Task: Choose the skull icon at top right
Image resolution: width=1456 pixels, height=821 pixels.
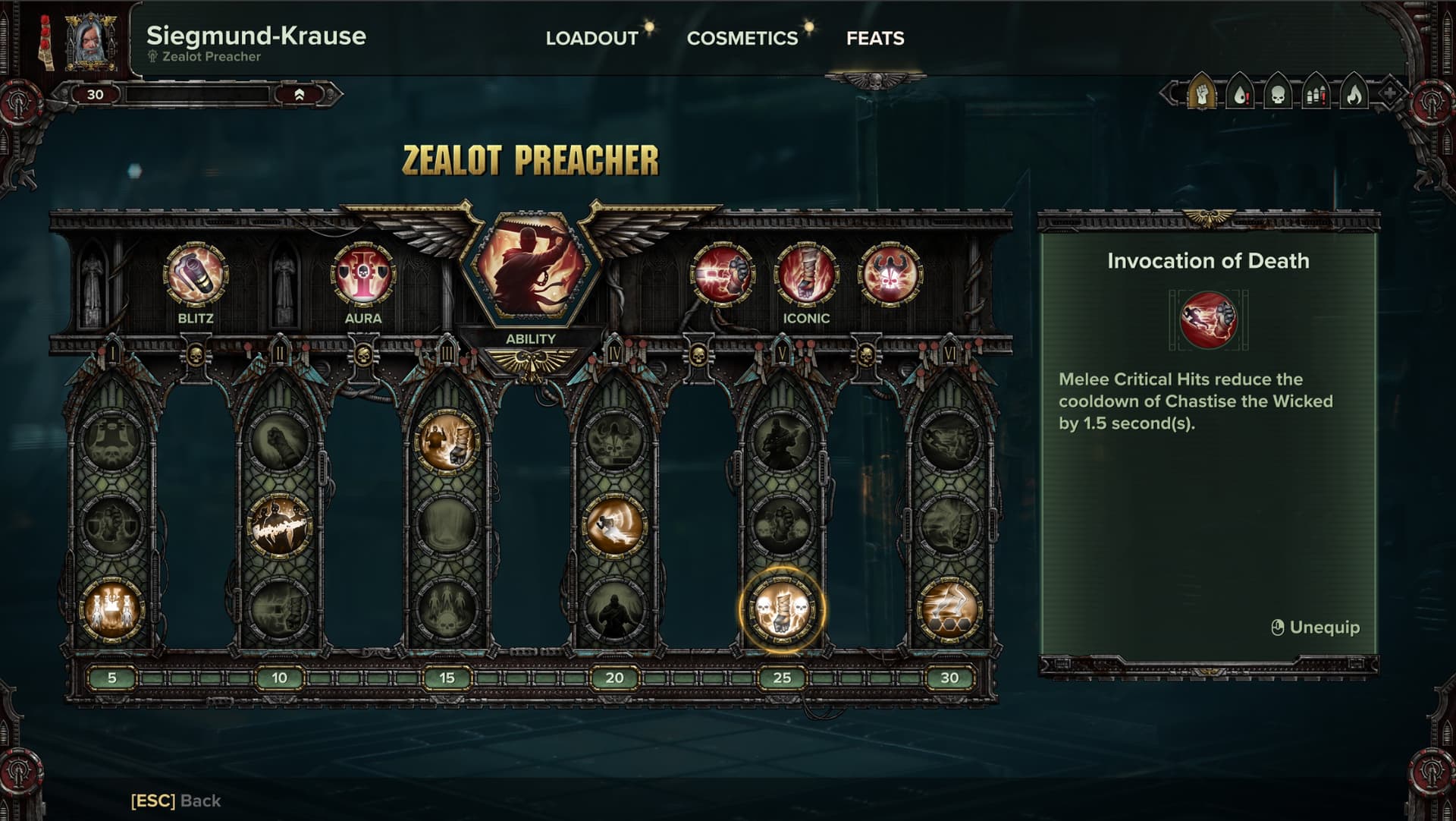Action: 1278,95
